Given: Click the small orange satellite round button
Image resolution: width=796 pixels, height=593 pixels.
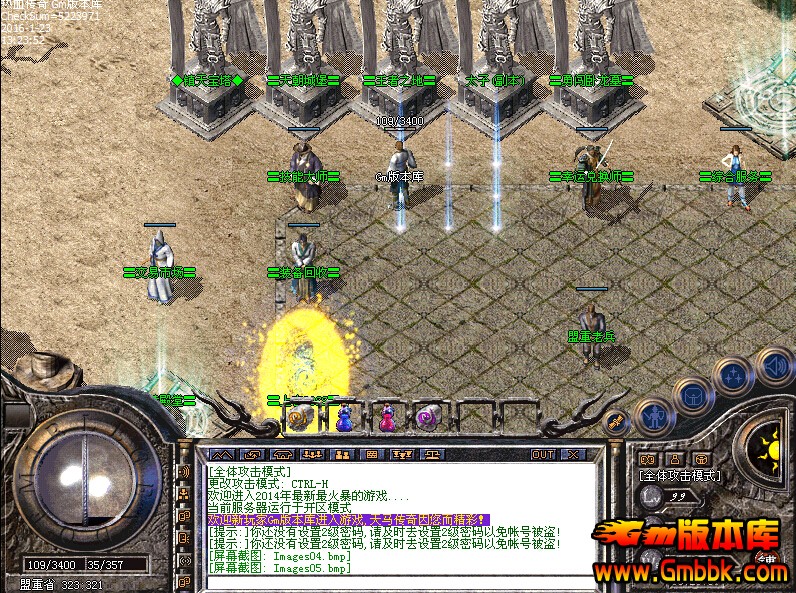Looking at the screenshot, I should click(617, 422).
